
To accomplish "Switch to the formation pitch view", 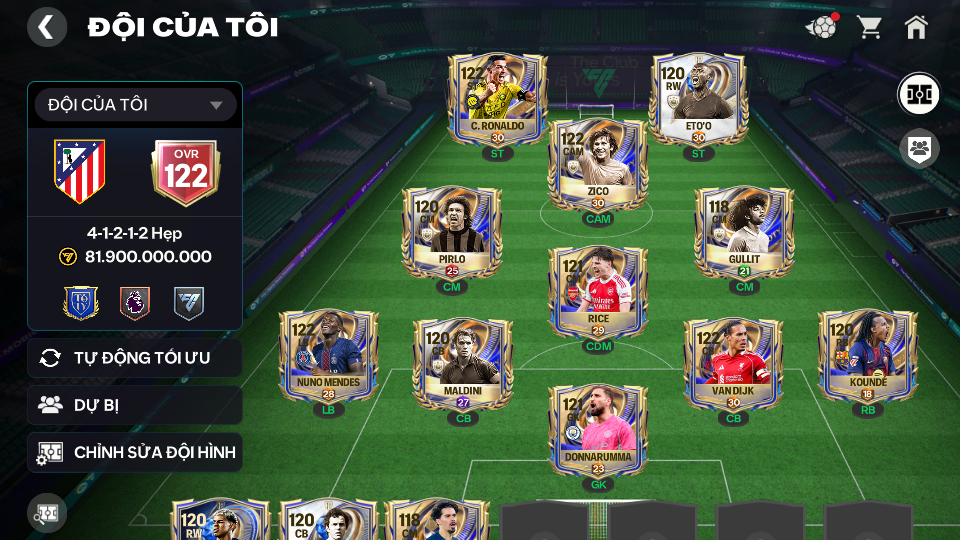I will point(917,93).
